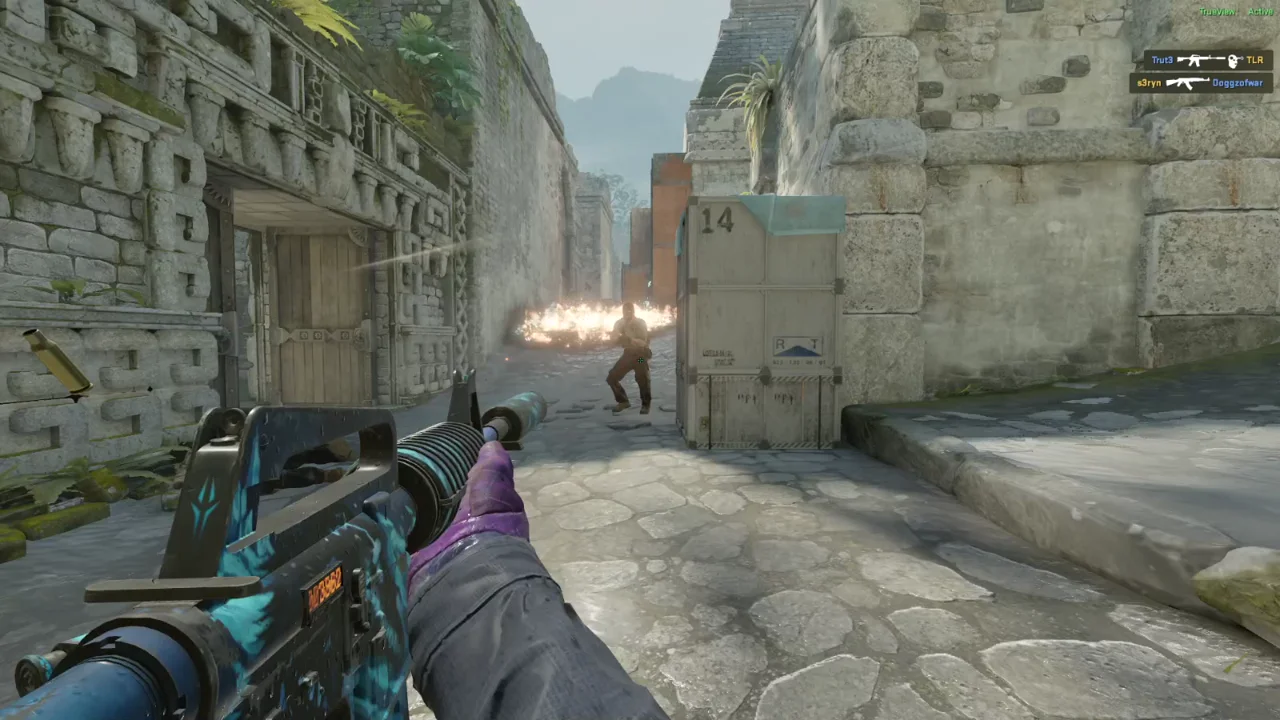Viewport: 1280px width, 720px height.
Task: Select the Trut3 killed TLR feed entry
Action: click(1207, 61)
